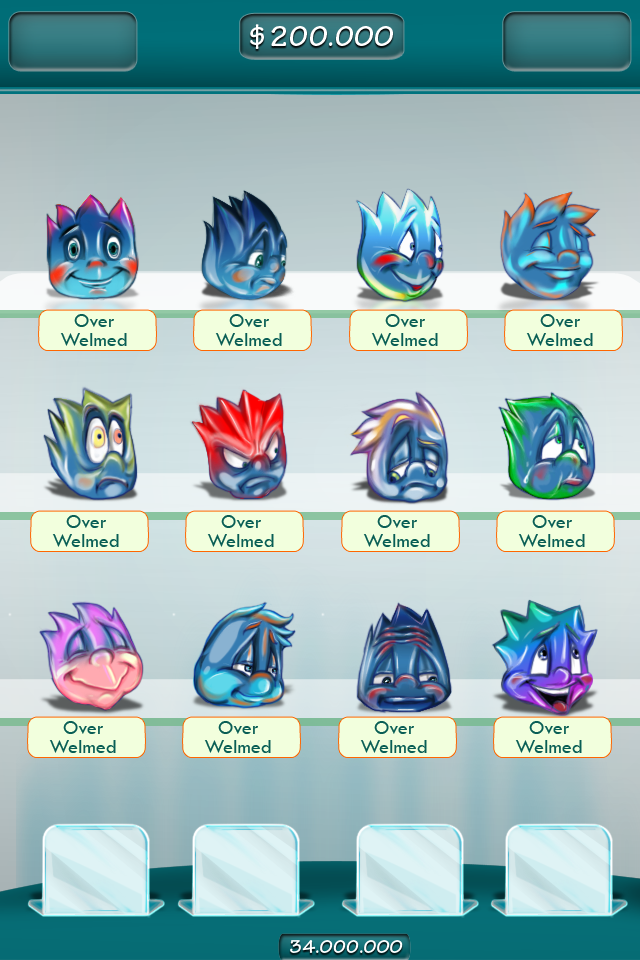This screenshot has height=960, width=640.
Task: Pick the sad face with purple hair
Action: tap(398, 449)
